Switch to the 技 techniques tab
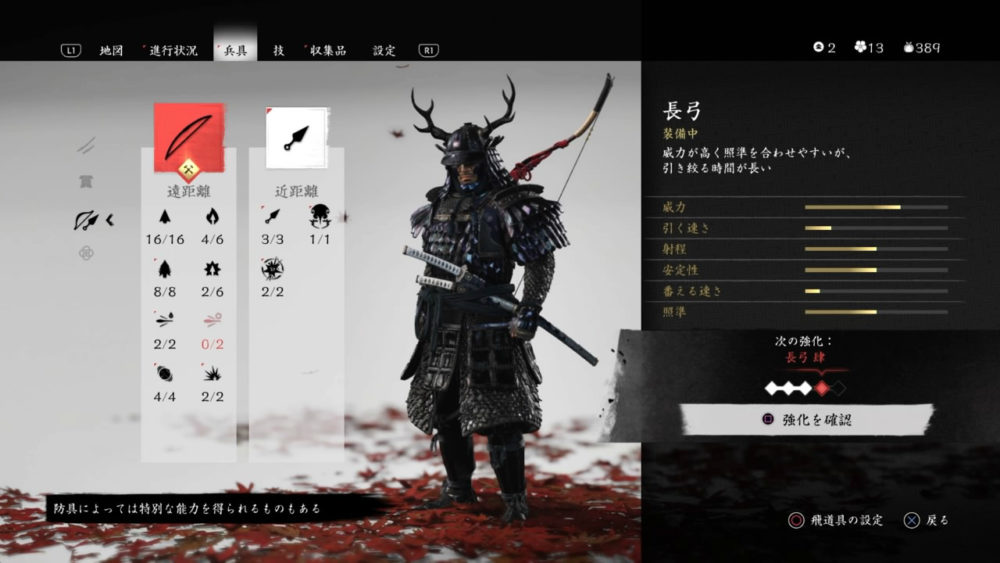The height and width of the screenshot is (563, 1000). click(279, 50)
